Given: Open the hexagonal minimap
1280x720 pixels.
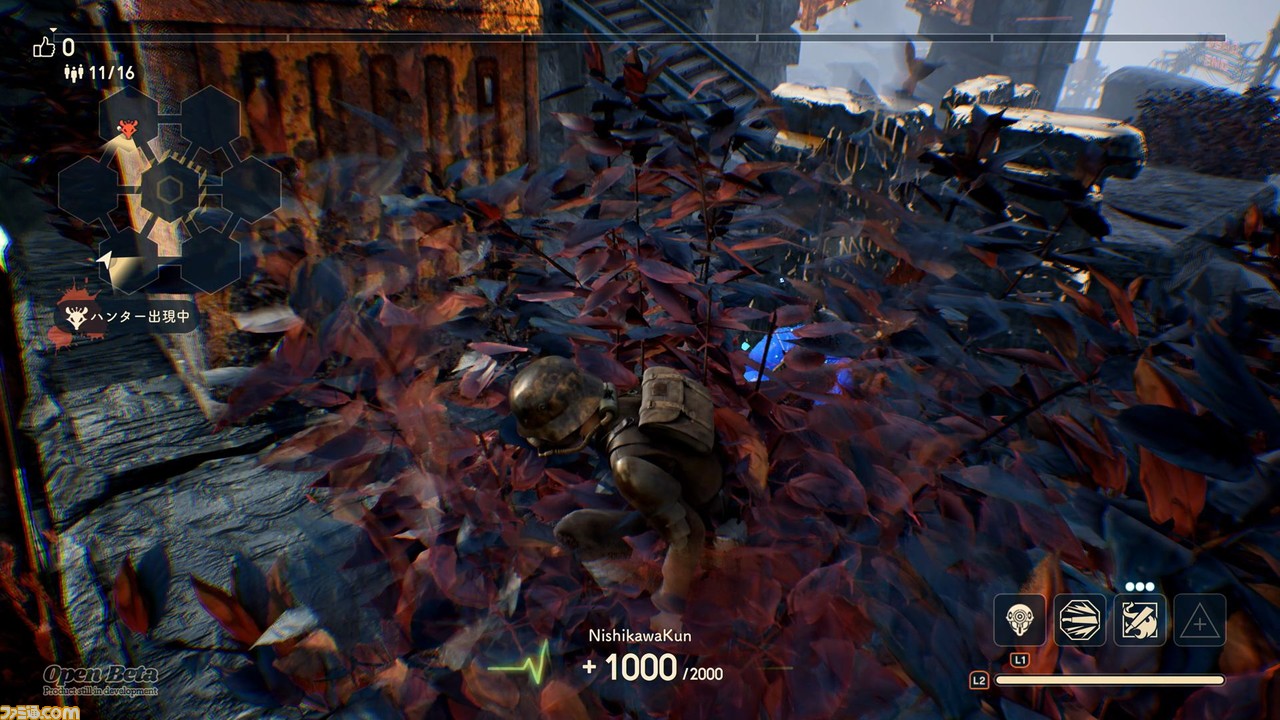Looking at the screenshot, I should (168, 189).
